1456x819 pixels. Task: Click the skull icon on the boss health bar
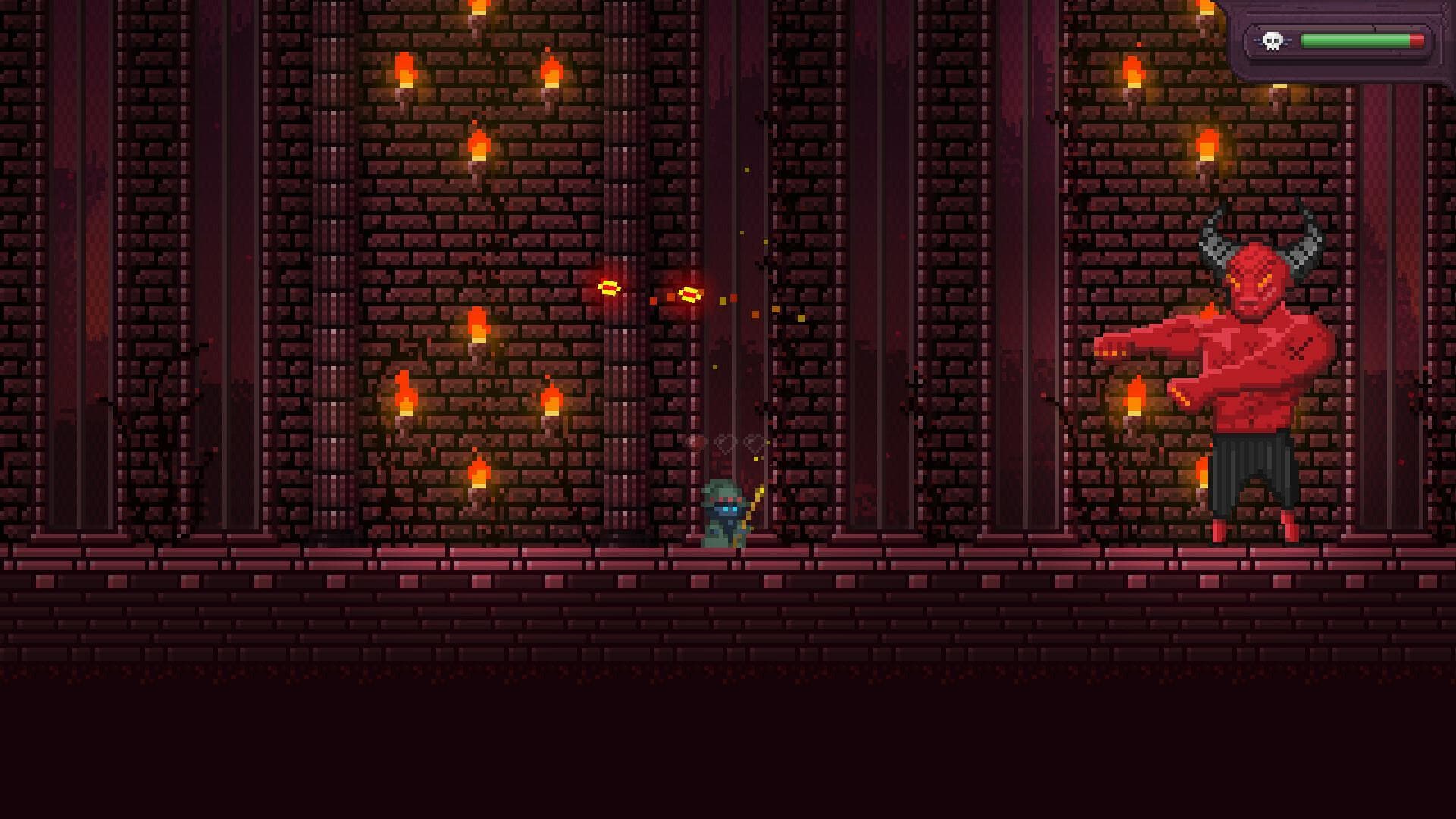tap(1271, 40)
